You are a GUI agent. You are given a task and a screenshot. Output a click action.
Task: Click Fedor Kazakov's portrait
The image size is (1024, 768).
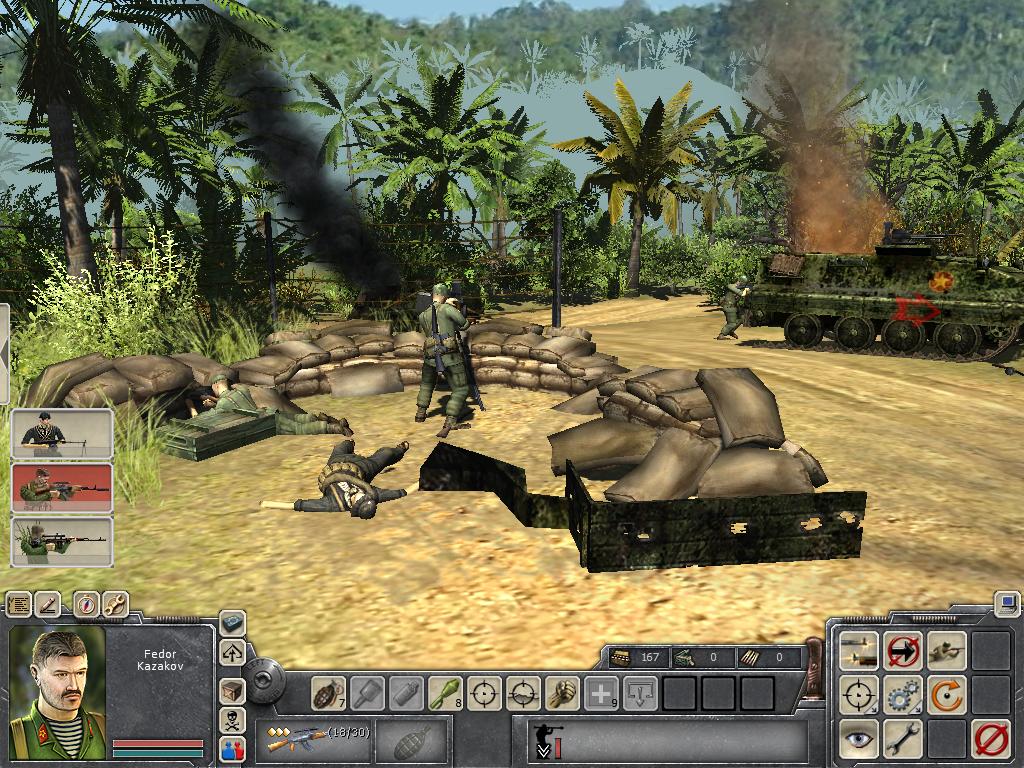[x=57, y=688]
